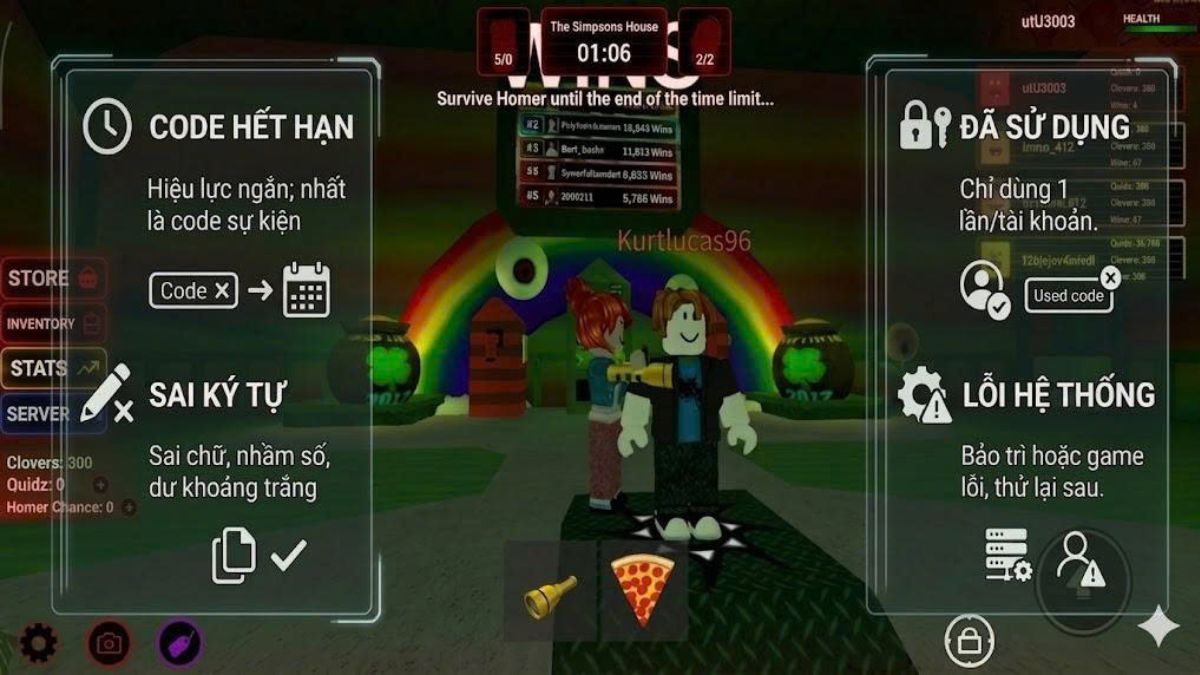The width and height of the screenshot is (1200, 675).
Task: Open the SERVER menu
Action: pyautogui.click(x=53, y=413)
